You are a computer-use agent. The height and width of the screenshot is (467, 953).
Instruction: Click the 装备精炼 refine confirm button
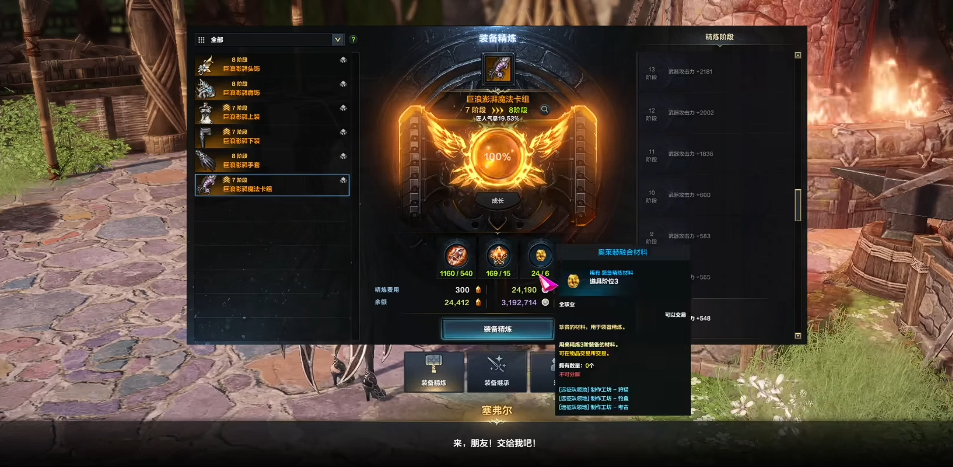click(x=497, y=328)
